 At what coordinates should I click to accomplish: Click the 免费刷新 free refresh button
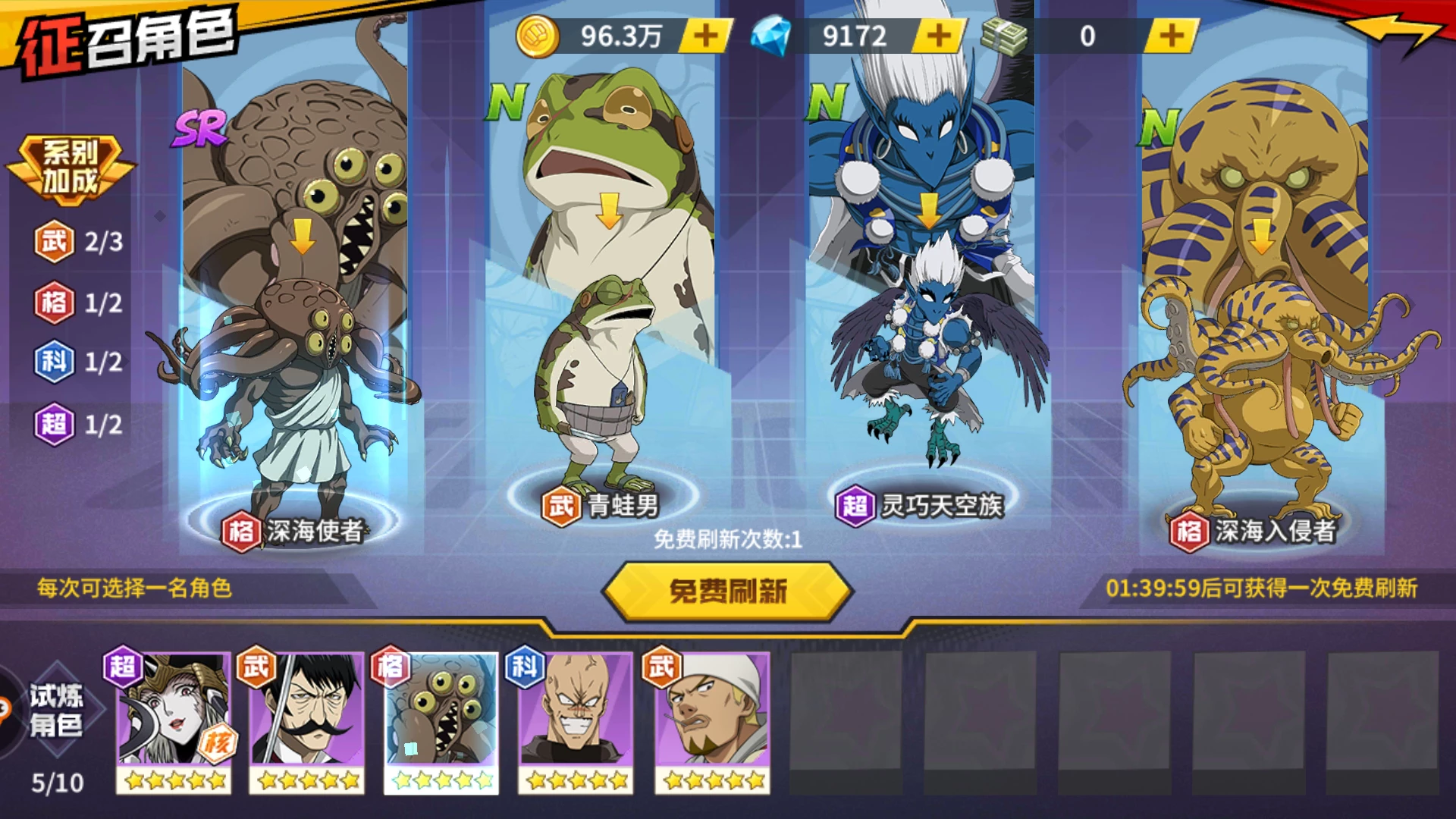tap(727, 591)
